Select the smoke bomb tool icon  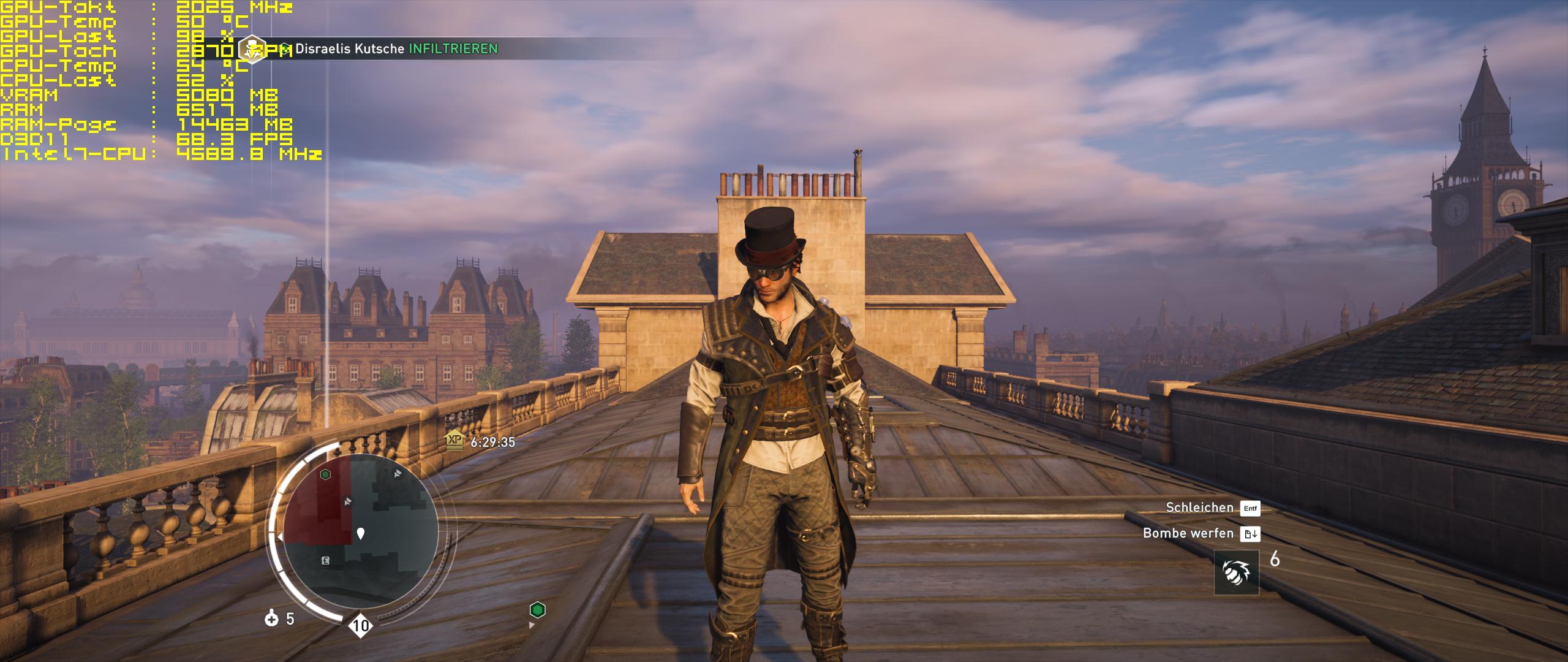pyautogui.click(x=1237, y=573)
